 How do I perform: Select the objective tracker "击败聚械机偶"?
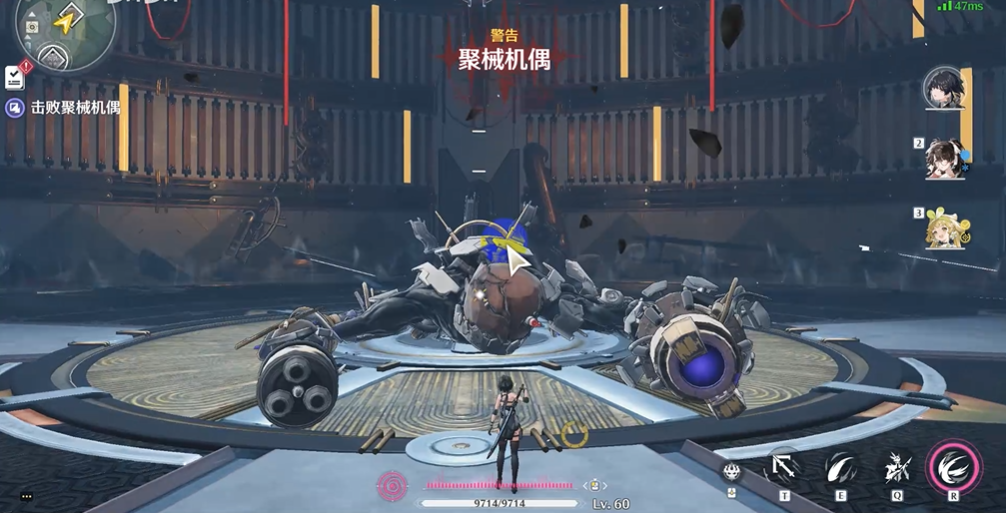76,107
